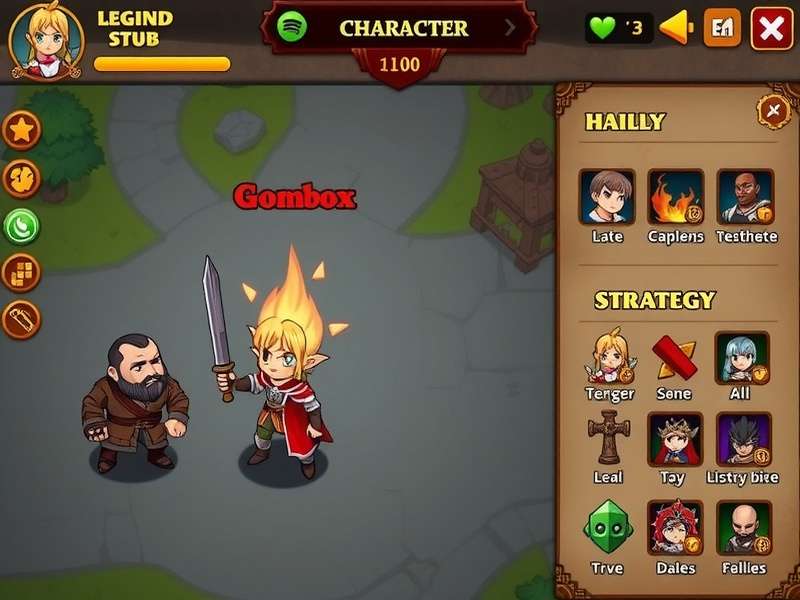Choose the All blue-haired portrait

coord(741,357)
